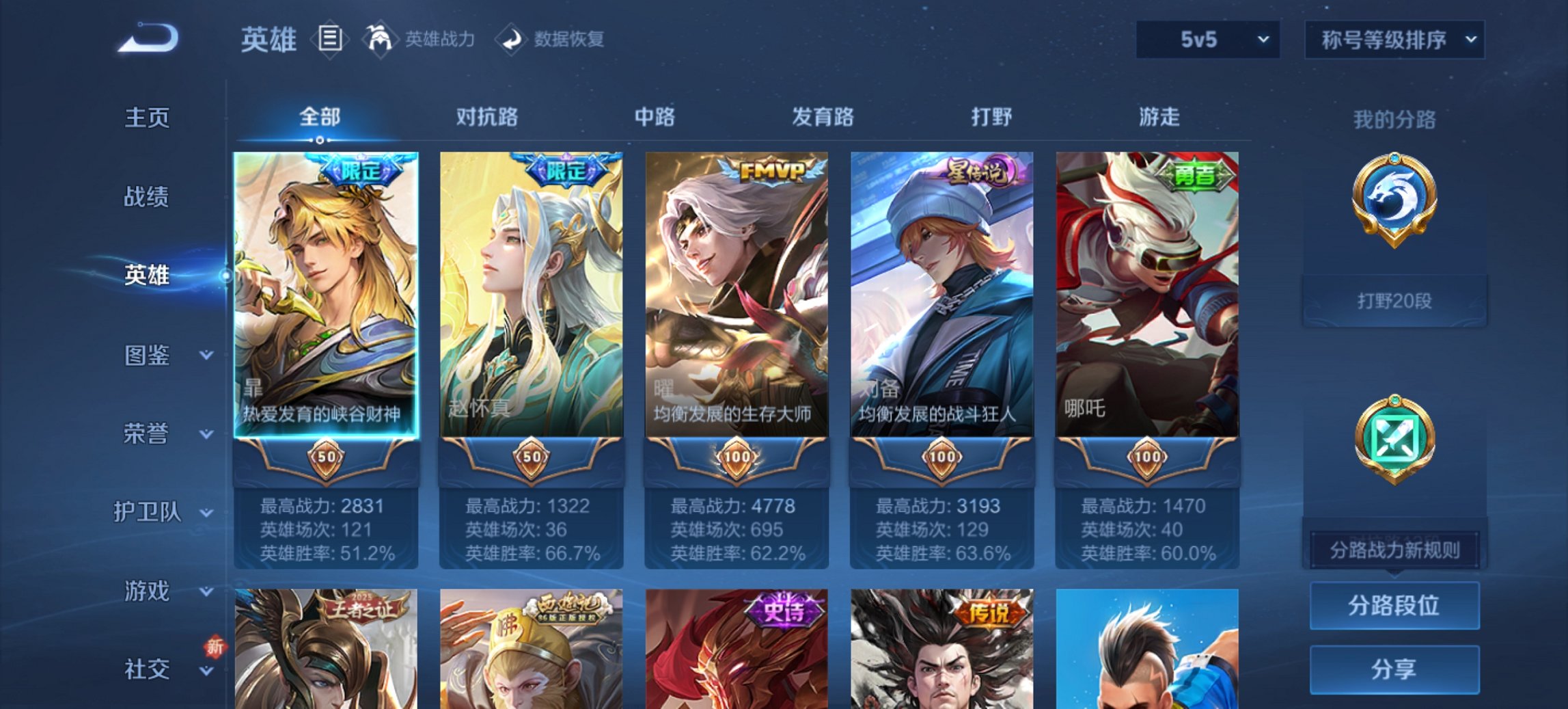Click the 限定 badge on 暃's card
Screen dimensions: 1568x709
click(361, 171)
